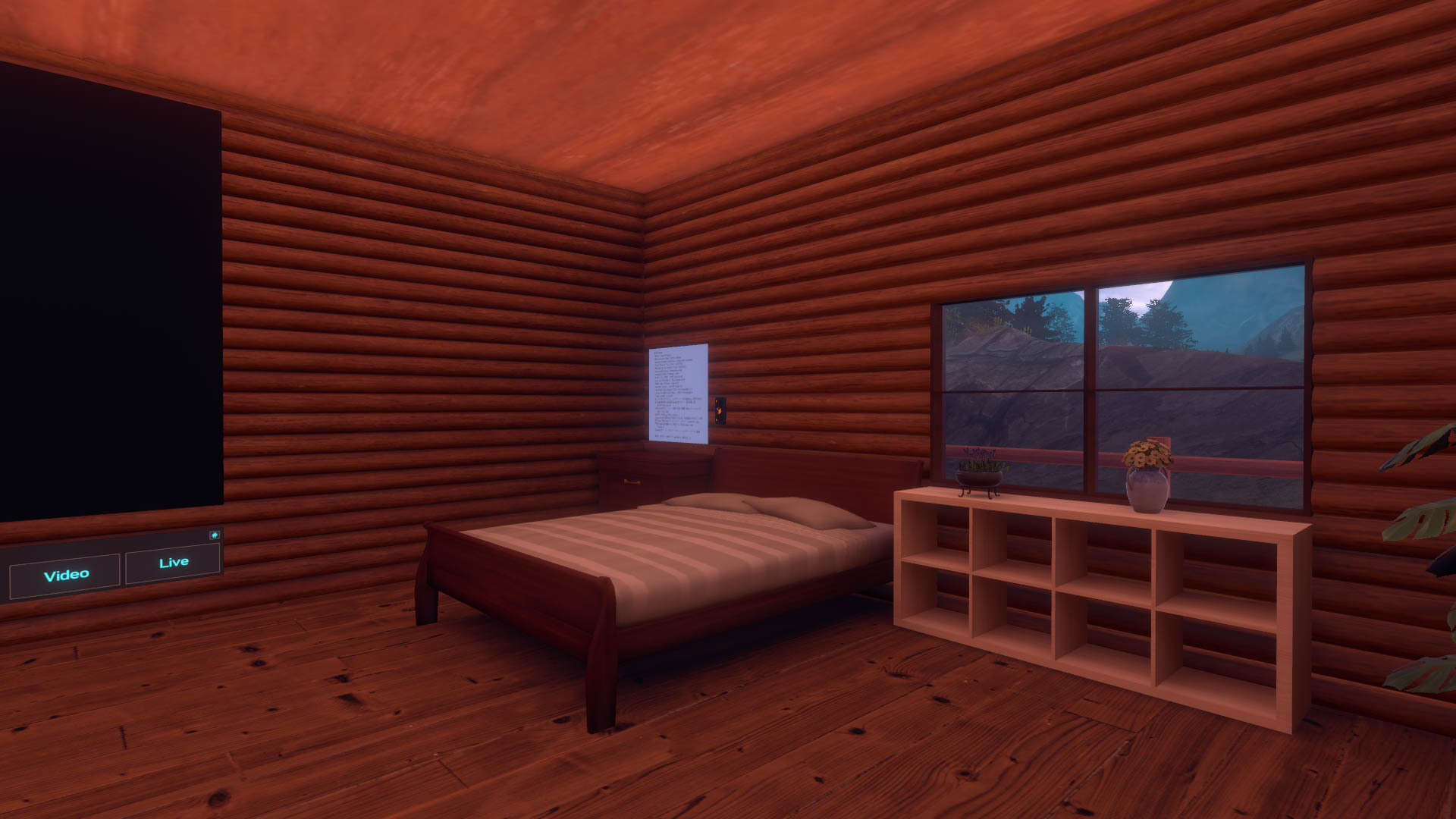Select the Live source button
The height and width of the screenshot is (819, 1456).
click(x=173, y=561)
